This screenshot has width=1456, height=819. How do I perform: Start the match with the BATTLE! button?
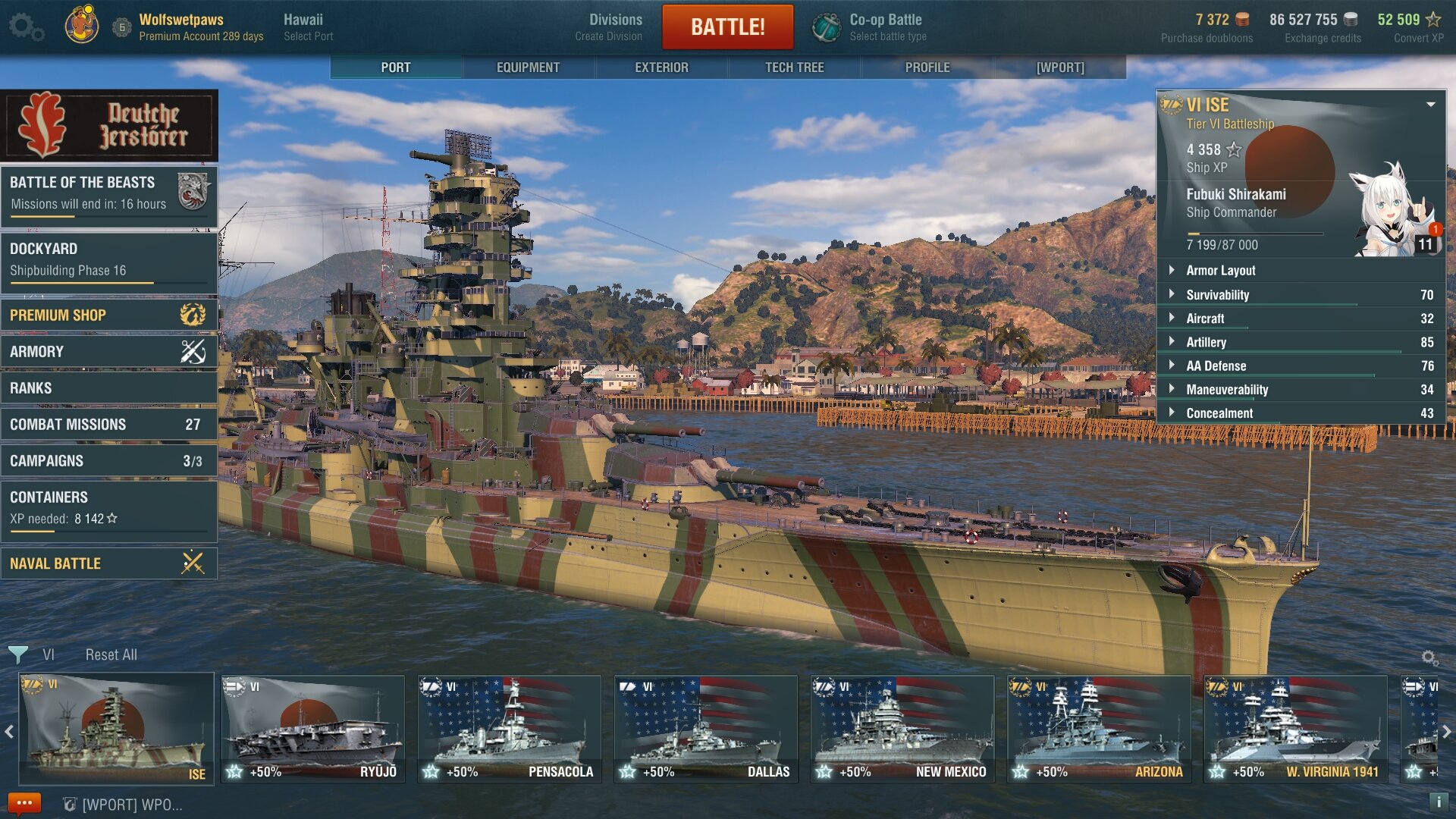coord(727,27)
